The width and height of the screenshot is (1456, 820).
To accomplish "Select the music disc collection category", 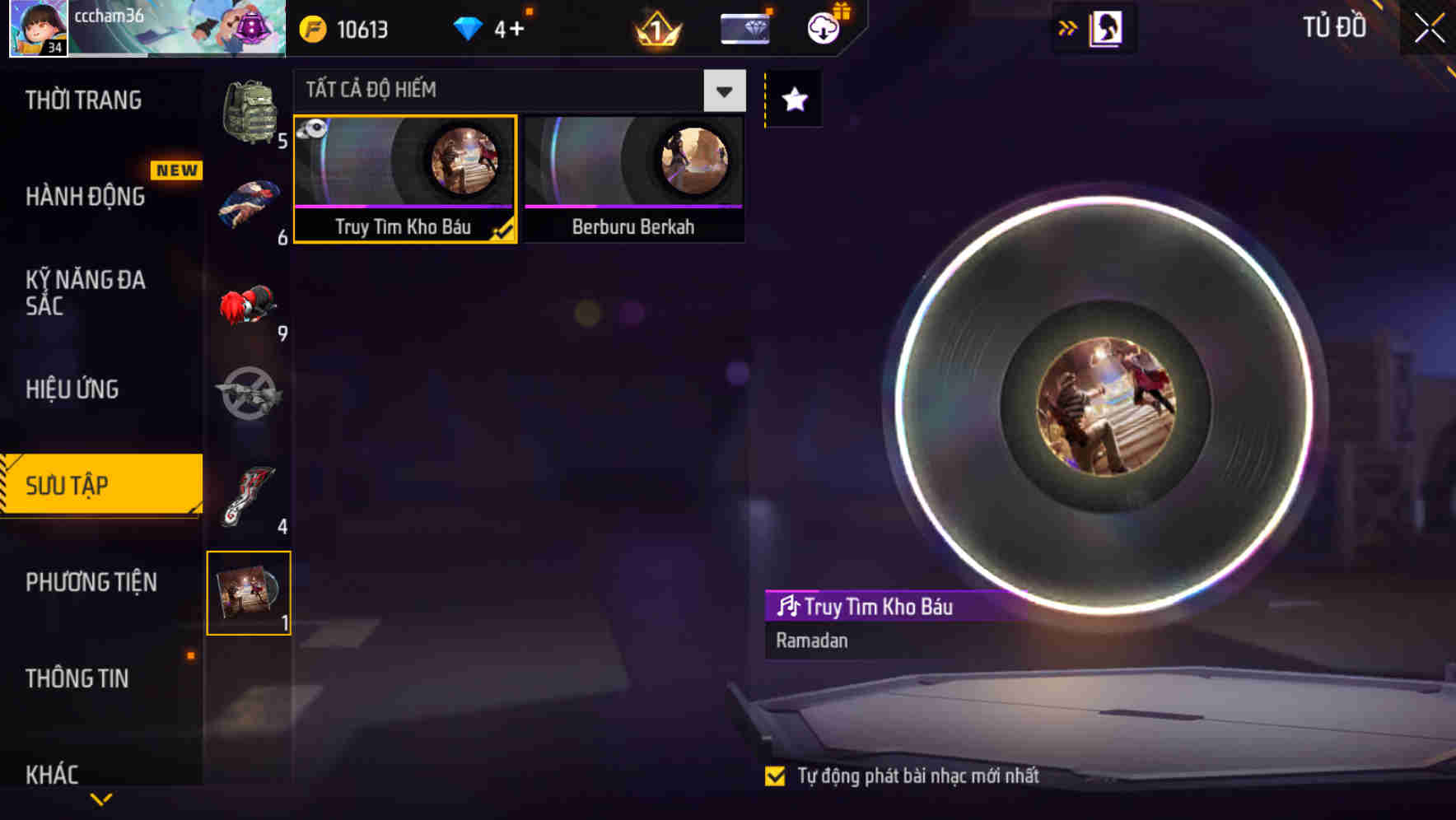I will point(250,593).
